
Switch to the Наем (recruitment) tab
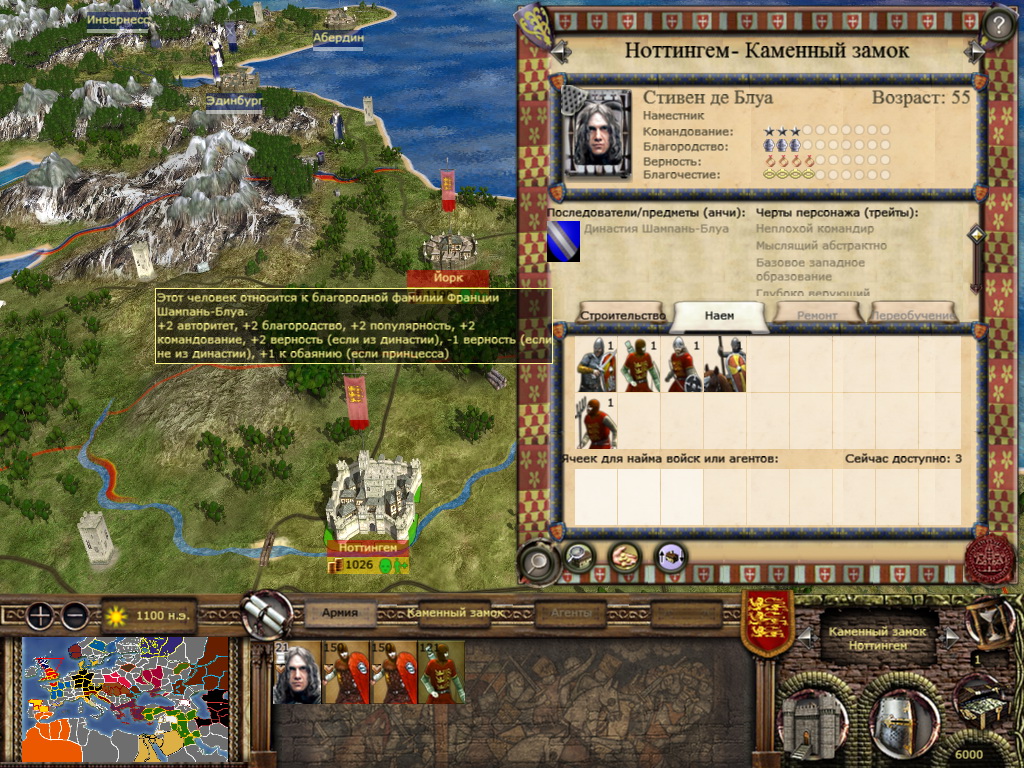coord(719,315)
